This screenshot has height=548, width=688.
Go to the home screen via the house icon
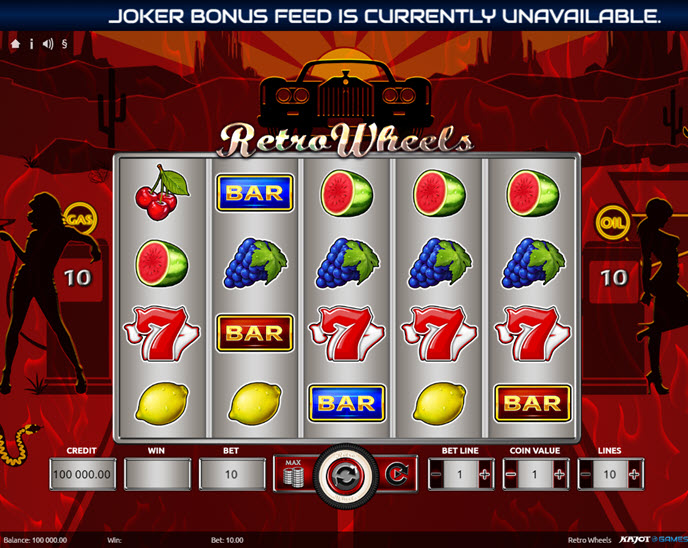tap(15, 45)
